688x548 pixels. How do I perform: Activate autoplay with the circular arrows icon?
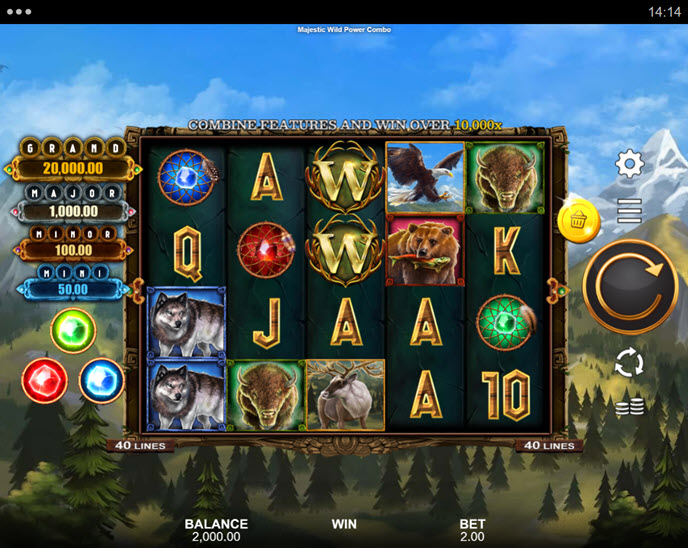coord(629,363)
